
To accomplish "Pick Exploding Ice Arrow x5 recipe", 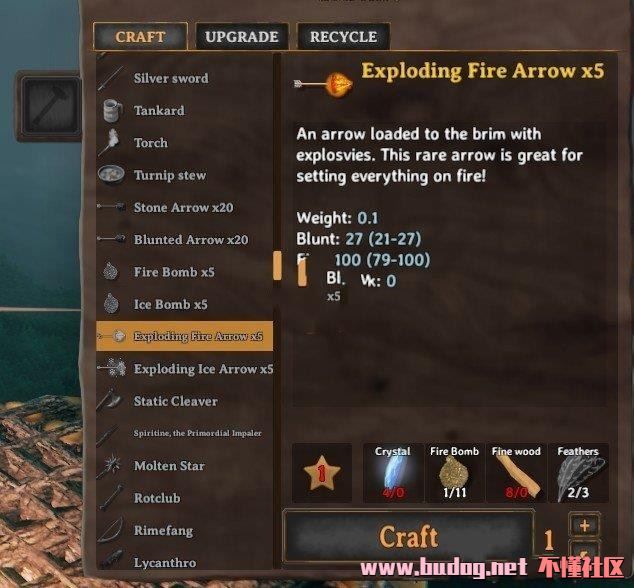I will pos(203,369).
